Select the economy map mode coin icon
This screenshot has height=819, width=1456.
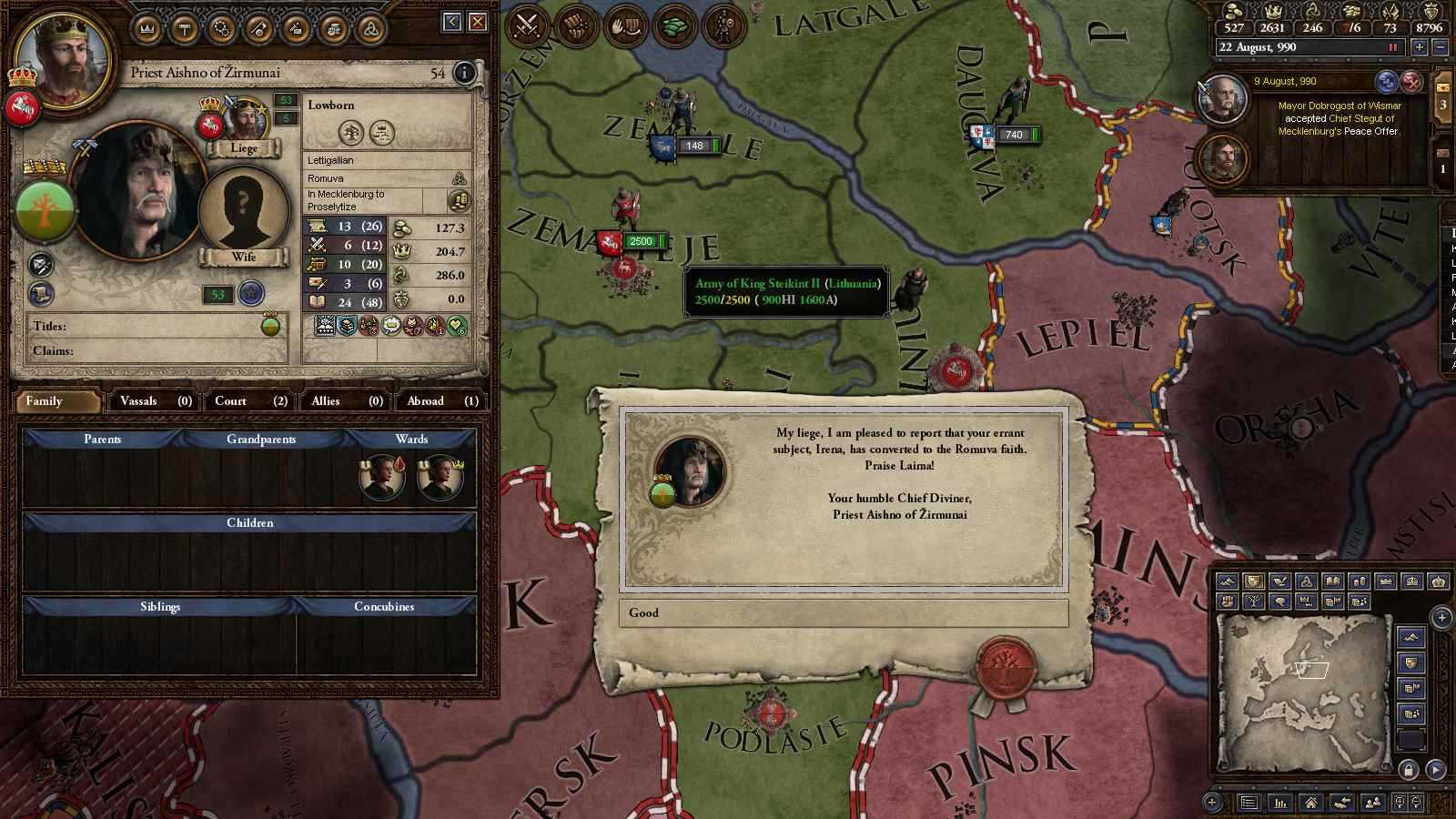coord(1360,581)
